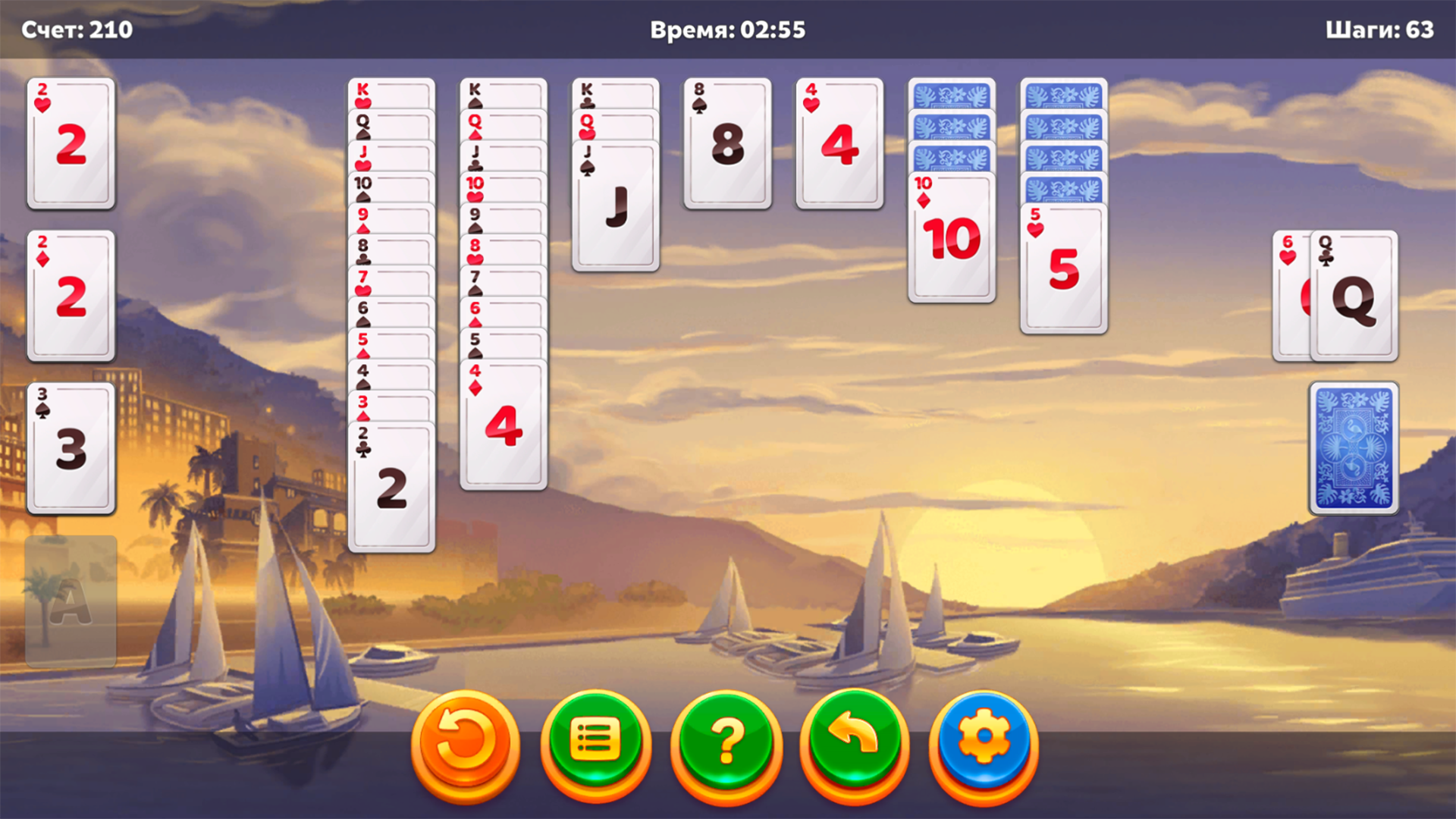1456x819 pixels.
Task: Click the 4 of diamonds
Action: pos(504,425)
